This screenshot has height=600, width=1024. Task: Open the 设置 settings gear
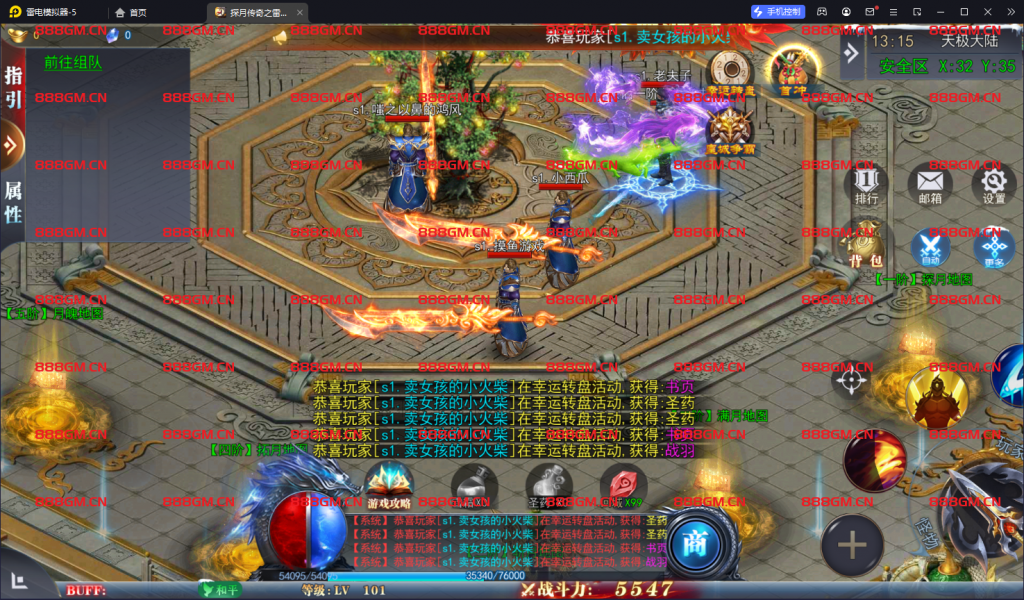993,184
